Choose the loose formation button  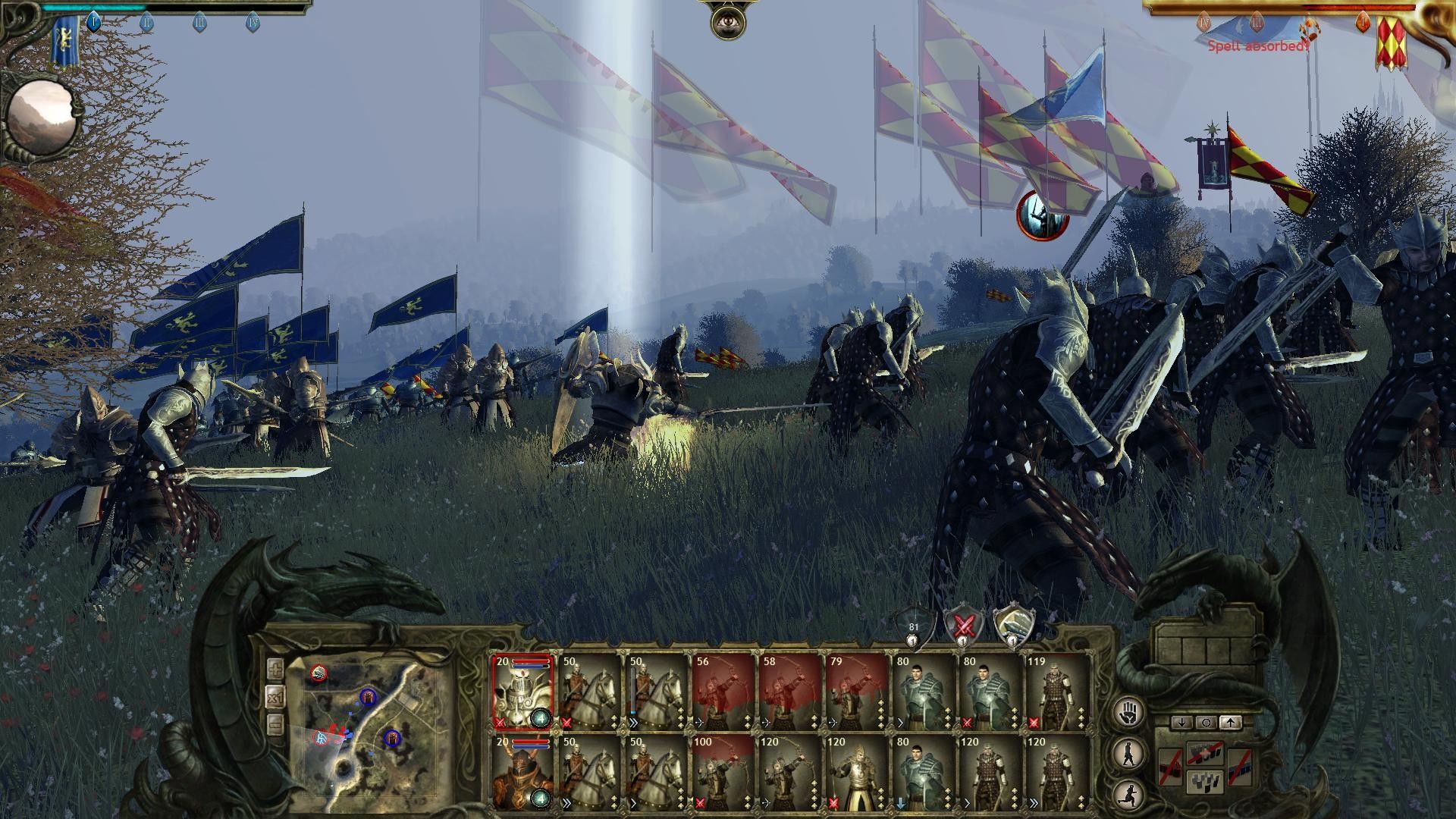coord(1206,780)
